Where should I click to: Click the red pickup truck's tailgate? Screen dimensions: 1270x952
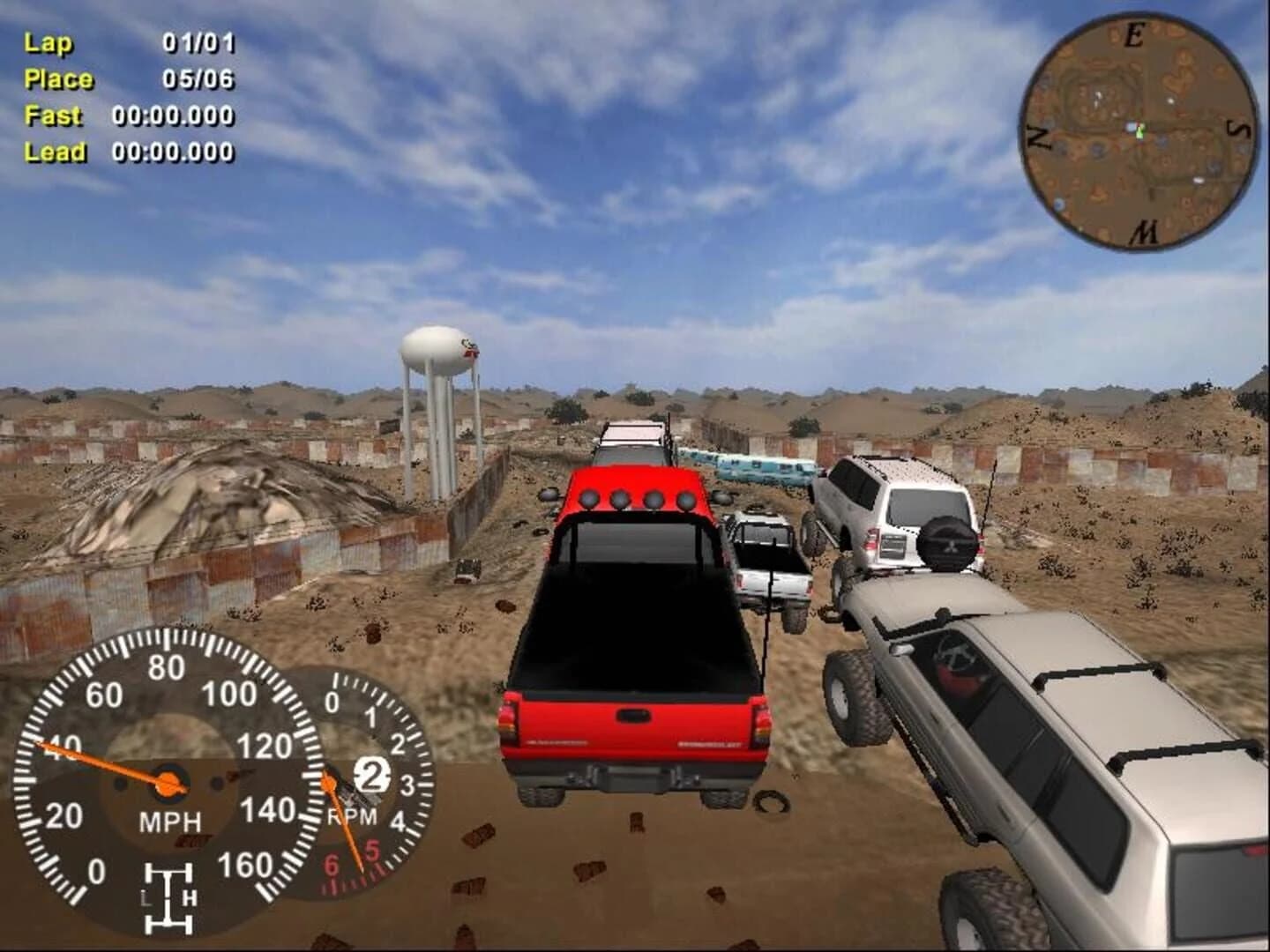[x=631, y=723]
